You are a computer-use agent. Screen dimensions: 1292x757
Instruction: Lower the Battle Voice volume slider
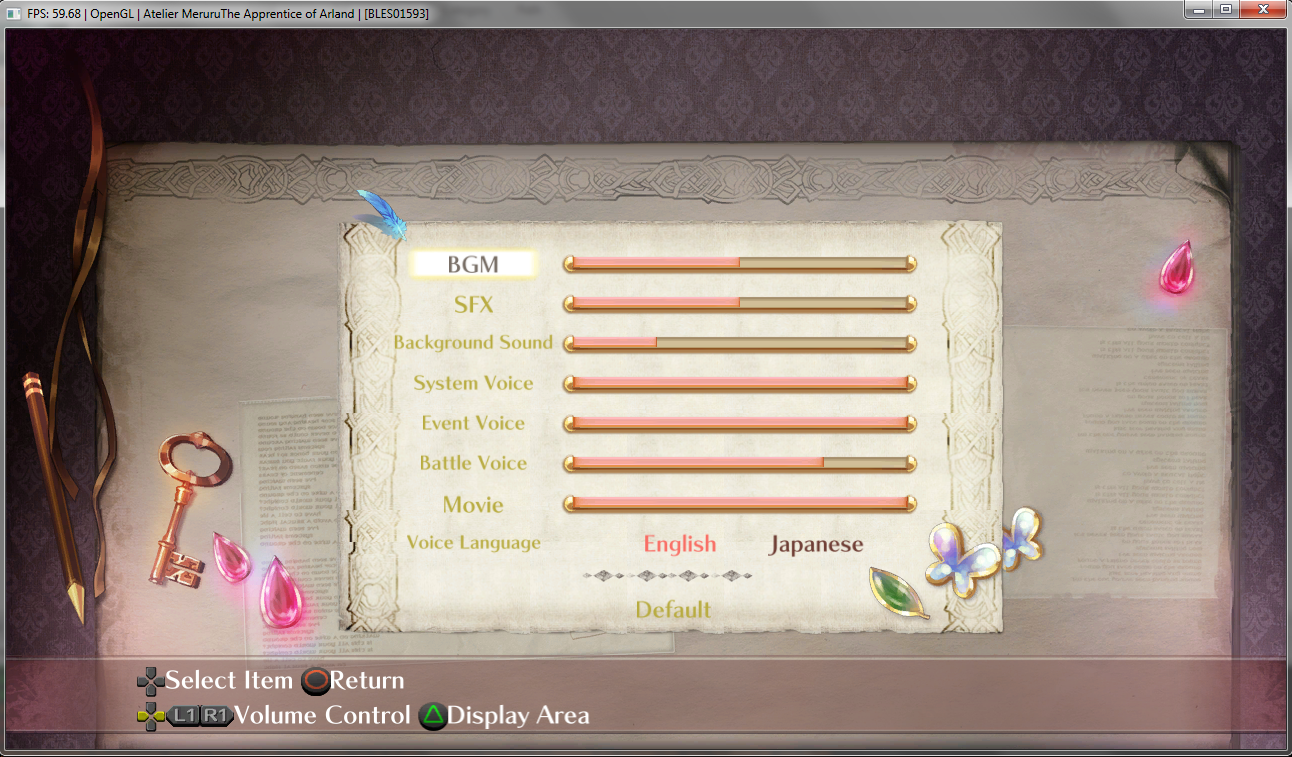coord(739,464)
